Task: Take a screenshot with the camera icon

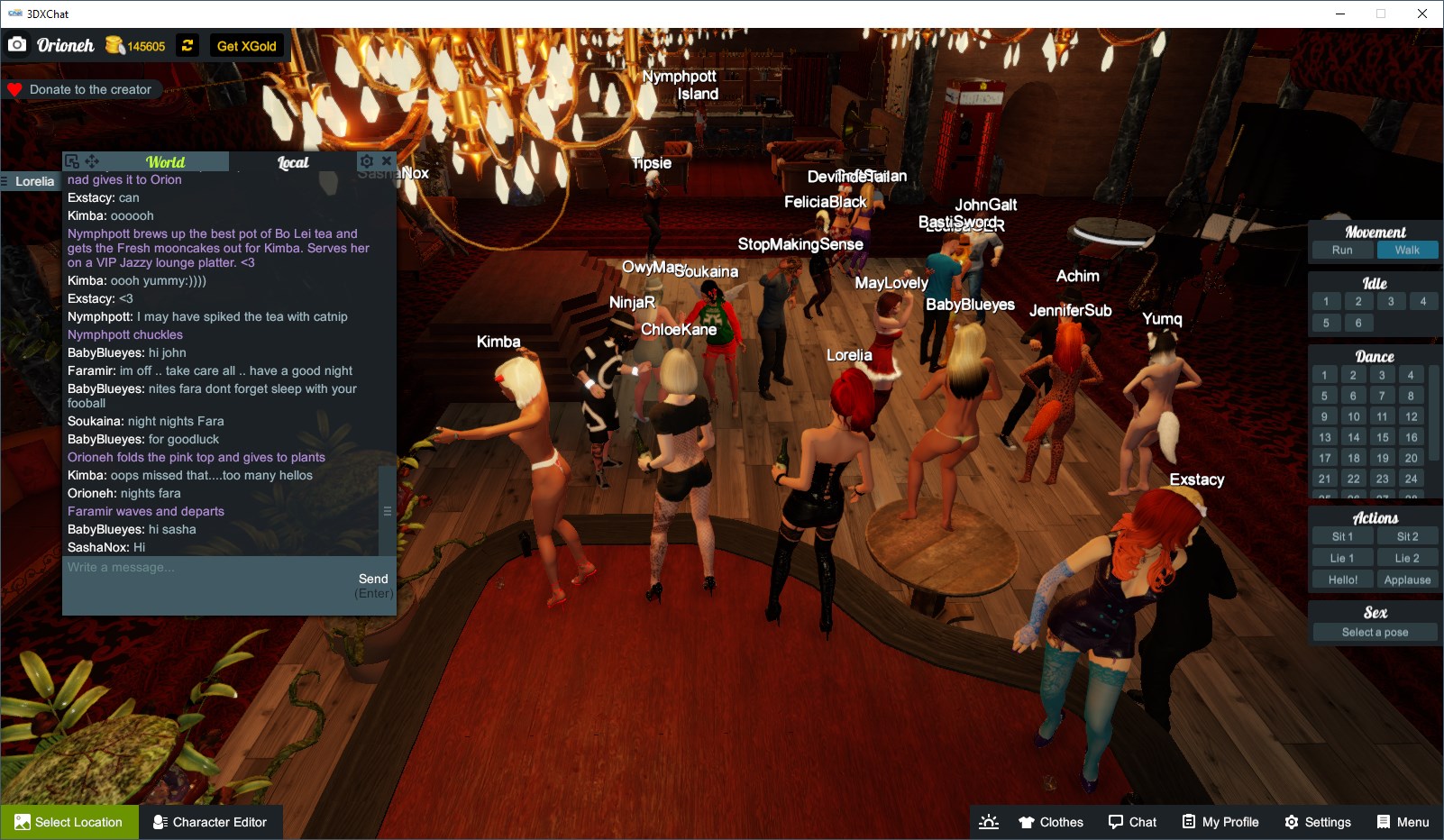Action: (17, 43)
